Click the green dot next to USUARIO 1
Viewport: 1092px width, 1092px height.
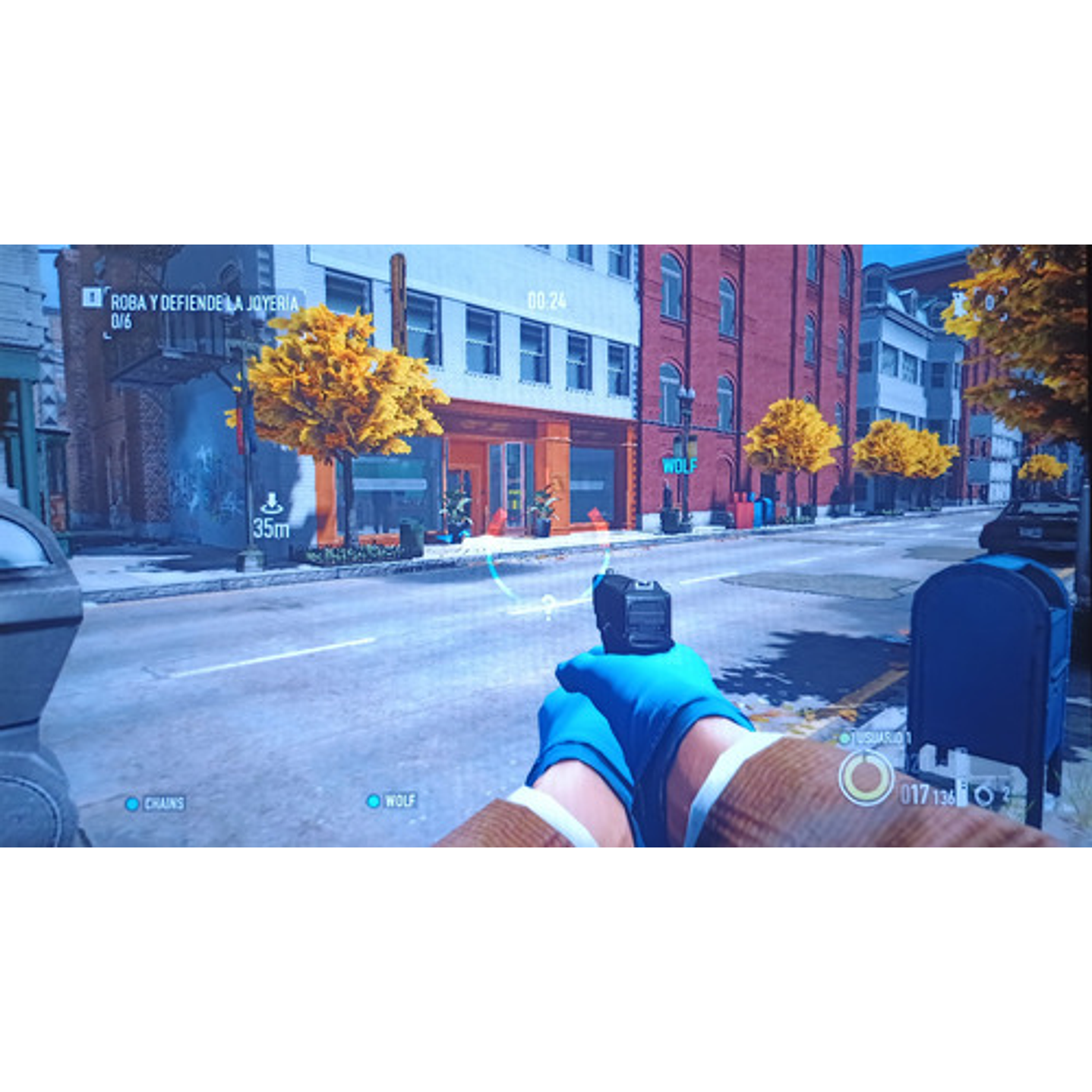pyautogui.click(x=844, y=737)
